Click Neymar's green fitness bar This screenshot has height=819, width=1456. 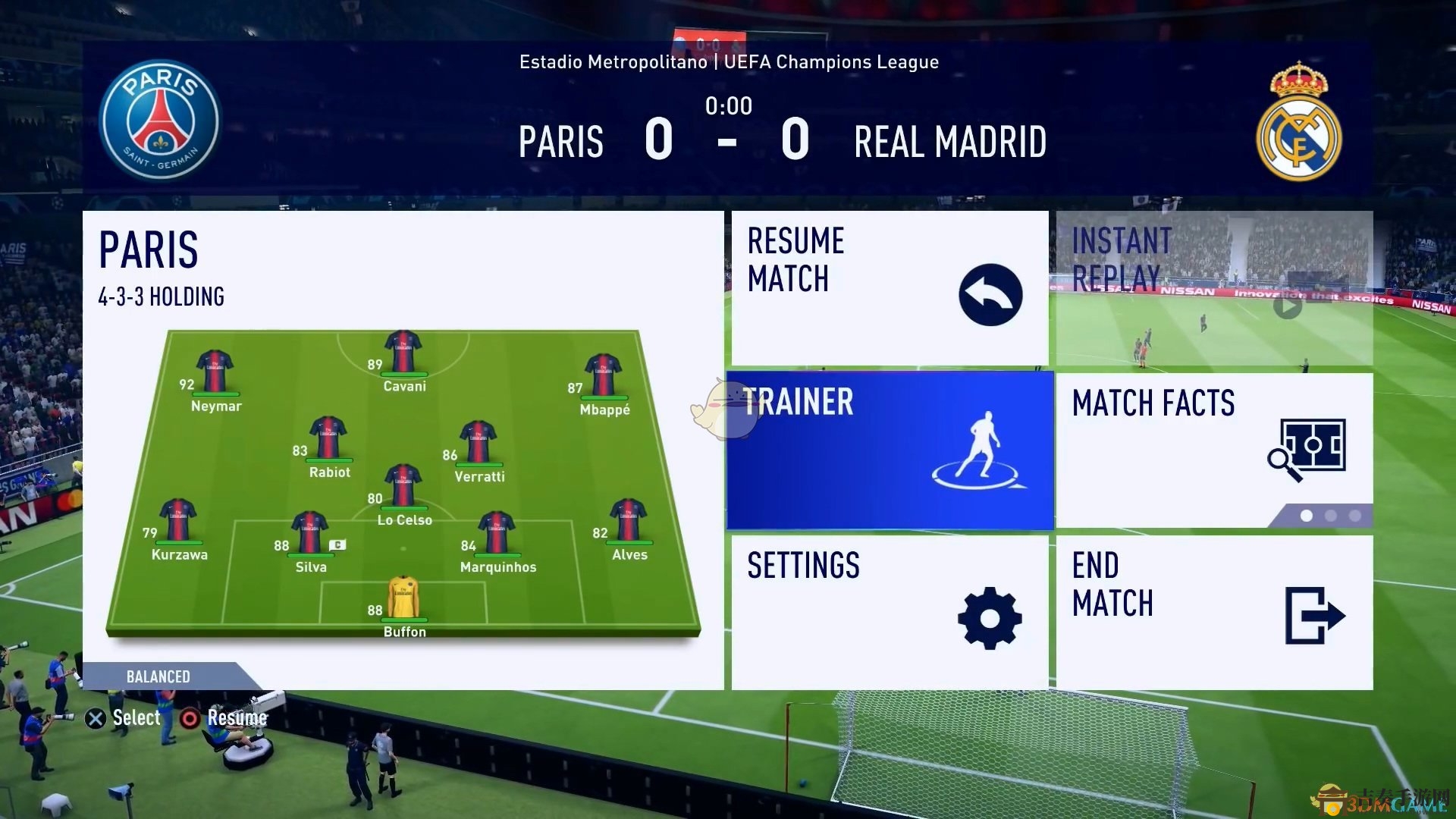(215, 394)
